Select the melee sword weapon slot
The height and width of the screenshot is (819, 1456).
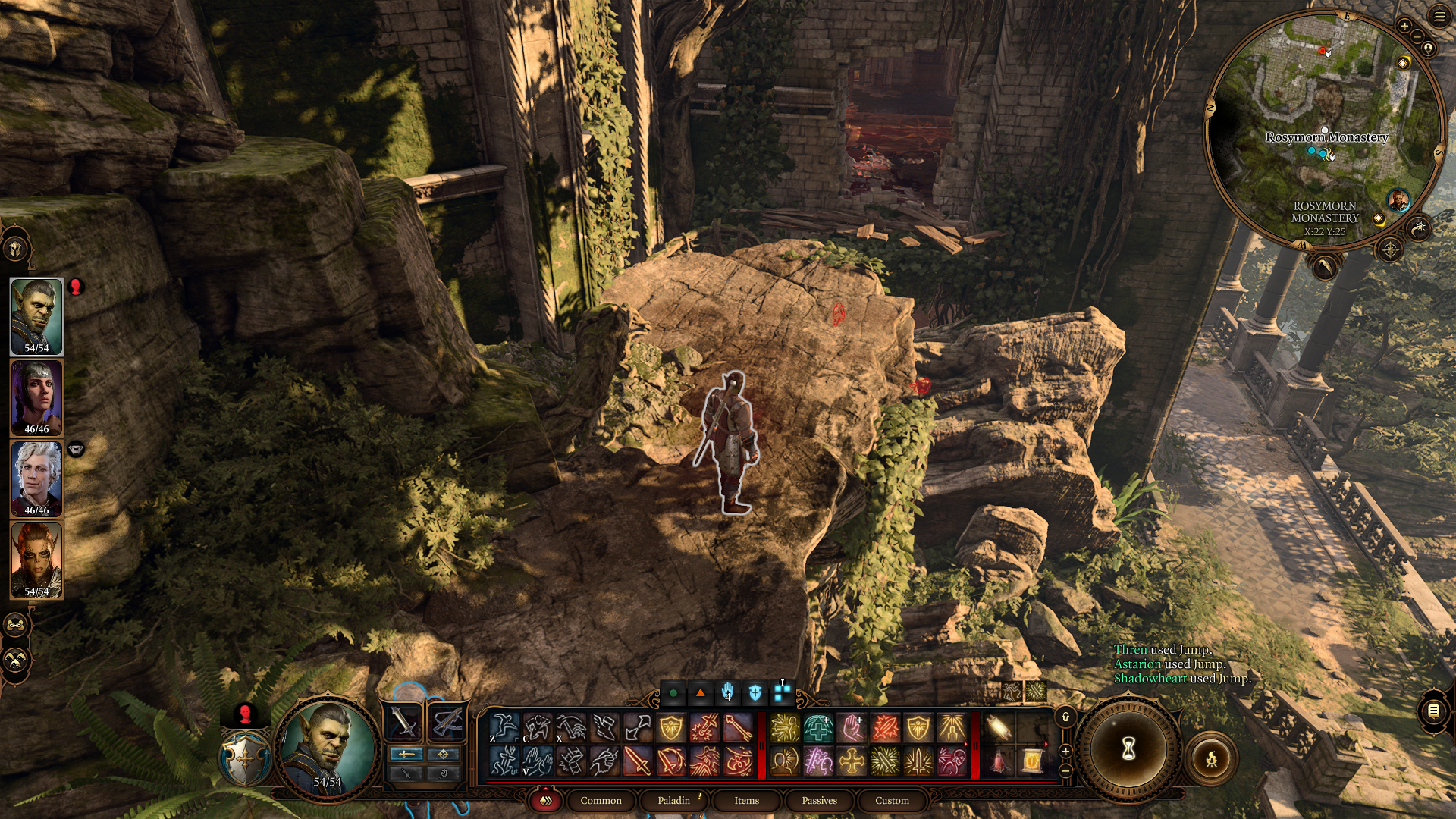point(403,721)
